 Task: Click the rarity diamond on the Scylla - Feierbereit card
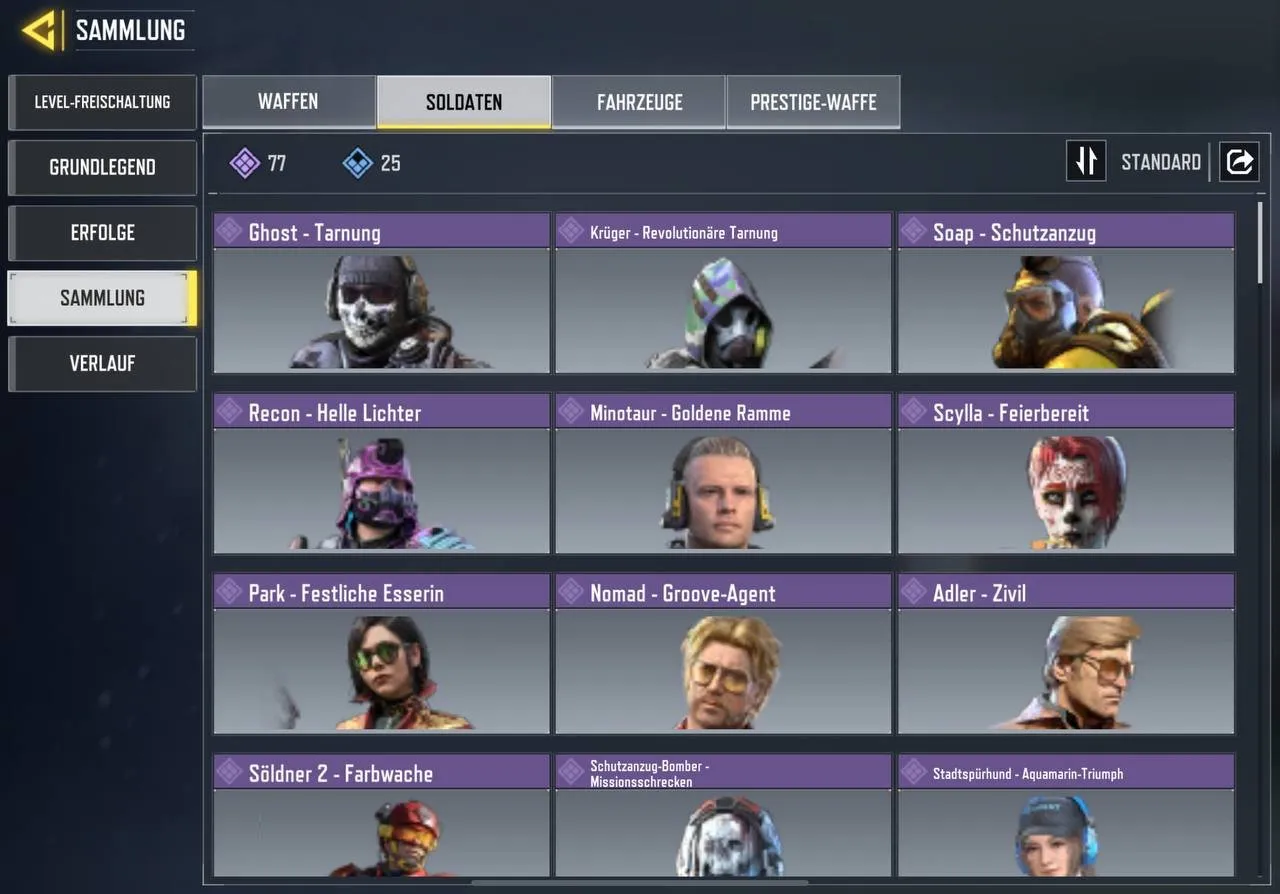[x=913, y=411]
